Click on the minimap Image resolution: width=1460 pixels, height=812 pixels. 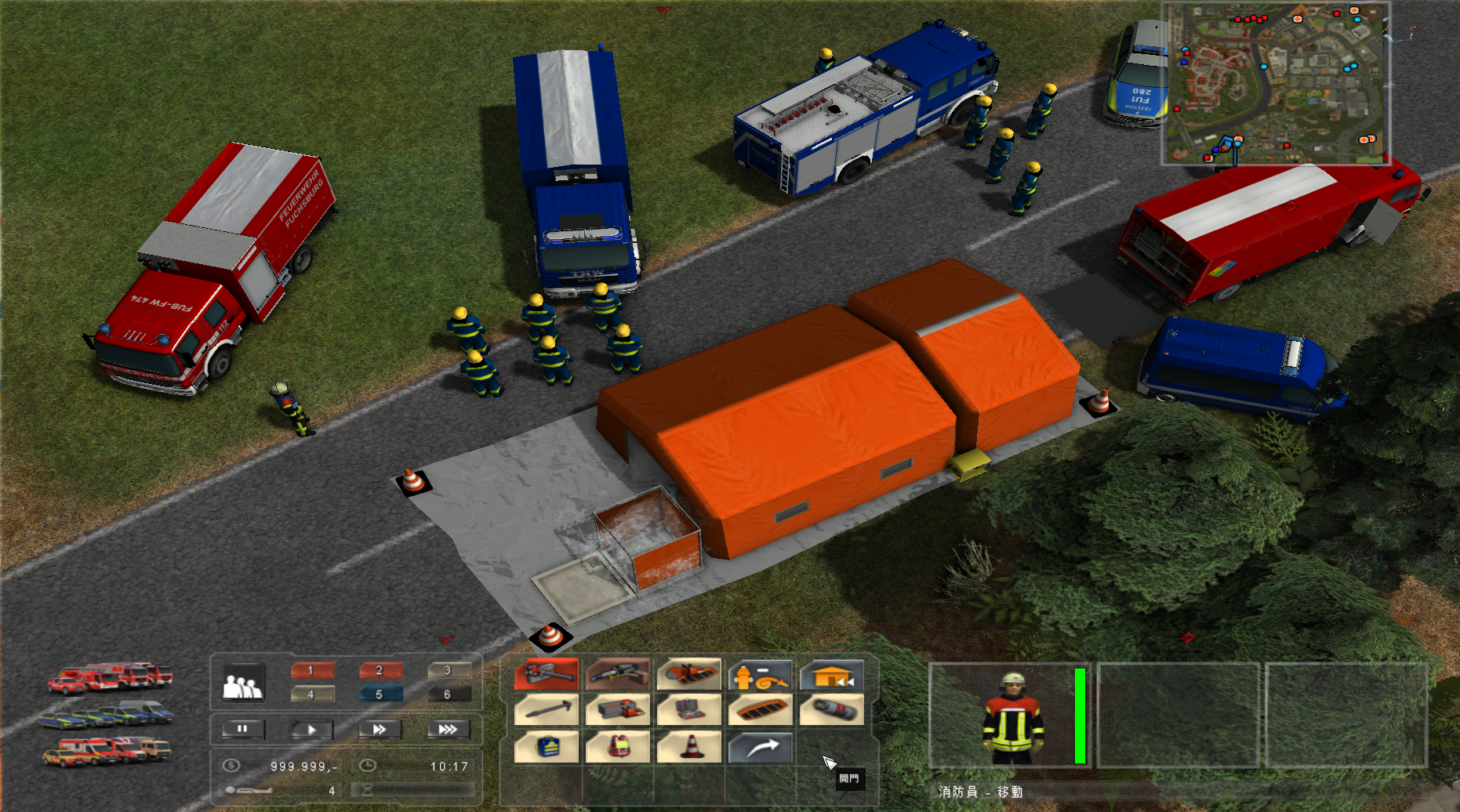(x=1276, y=83)
